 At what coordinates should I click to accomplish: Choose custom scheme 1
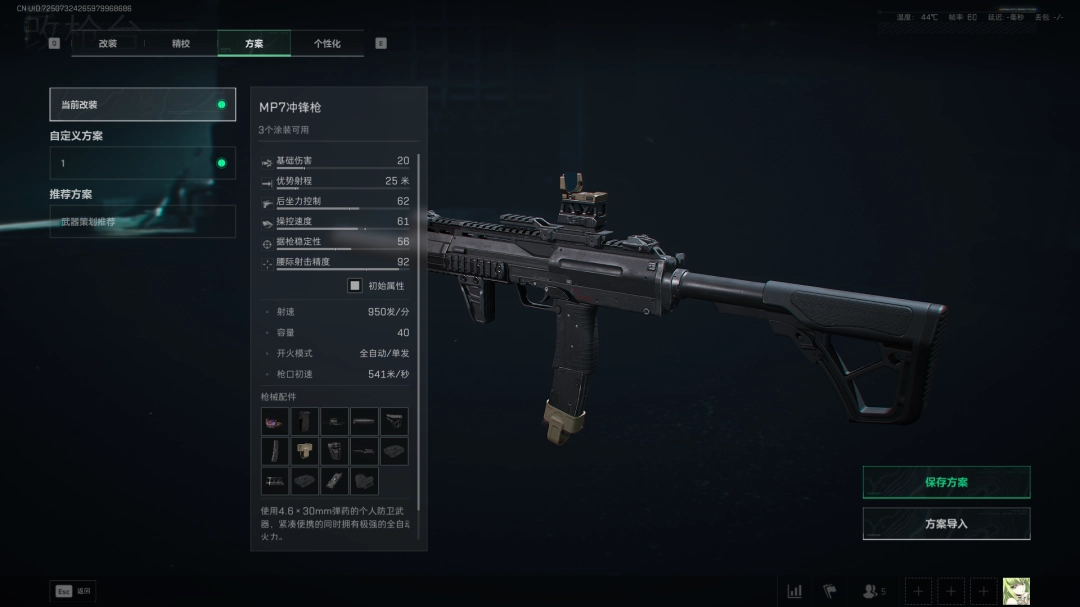point(143,163)
